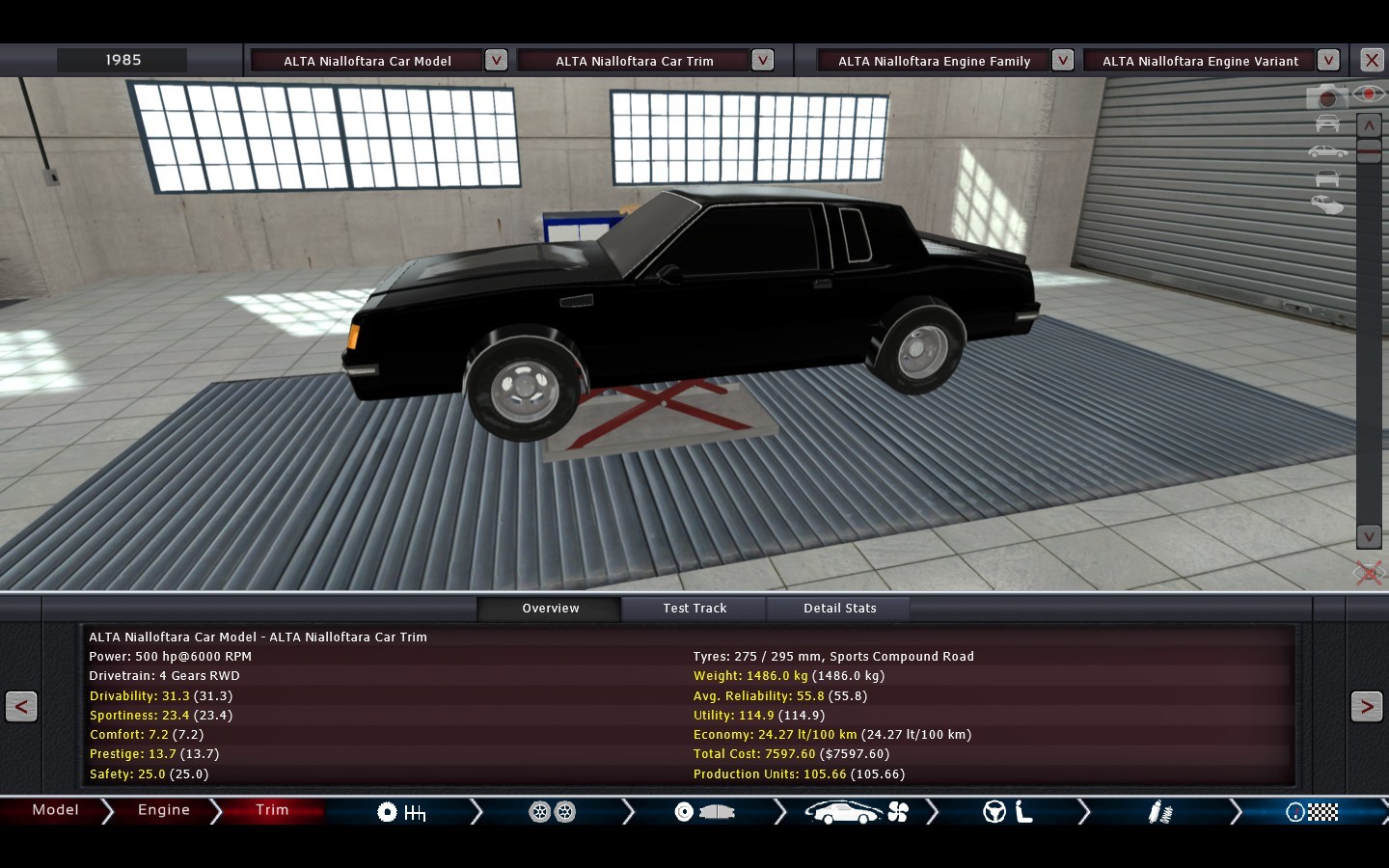
Task: Open the Car Model dropdown
Action: (x=496, y=60)
